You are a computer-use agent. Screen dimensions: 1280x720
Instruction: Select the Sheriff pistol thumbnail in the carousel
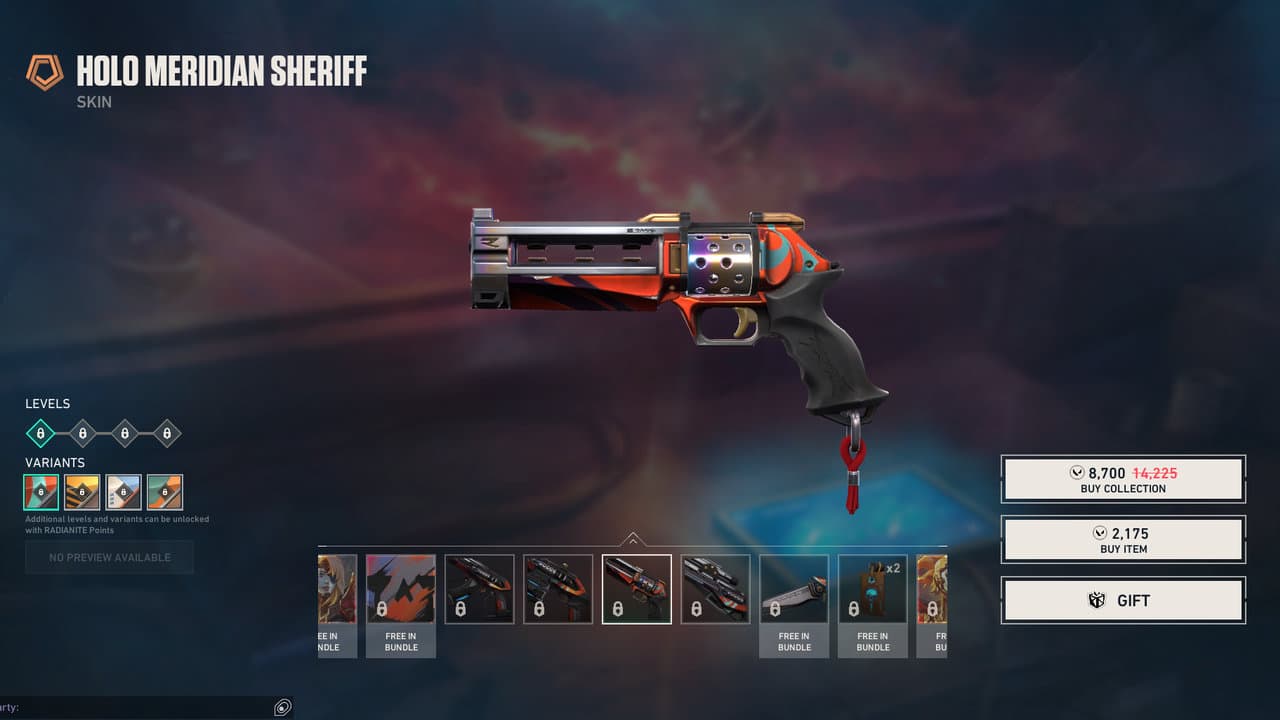click(636, 588)
